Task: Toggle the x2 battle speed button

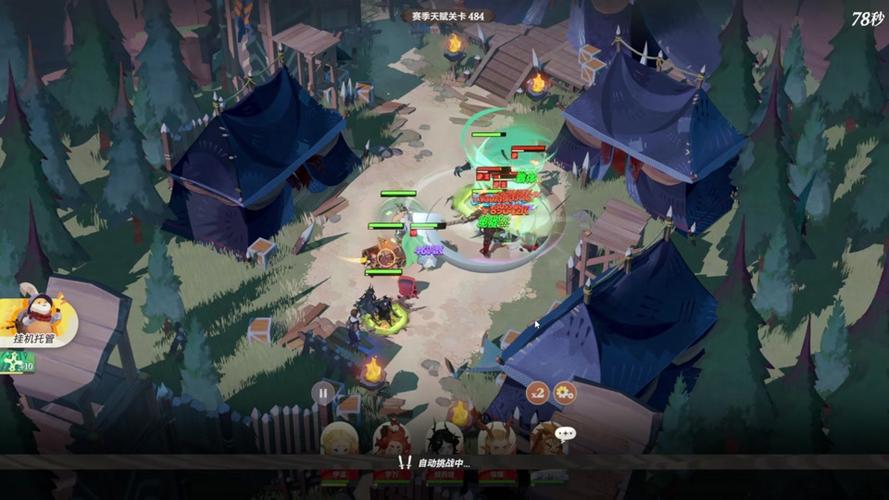Action: click(x=538, y=392)
